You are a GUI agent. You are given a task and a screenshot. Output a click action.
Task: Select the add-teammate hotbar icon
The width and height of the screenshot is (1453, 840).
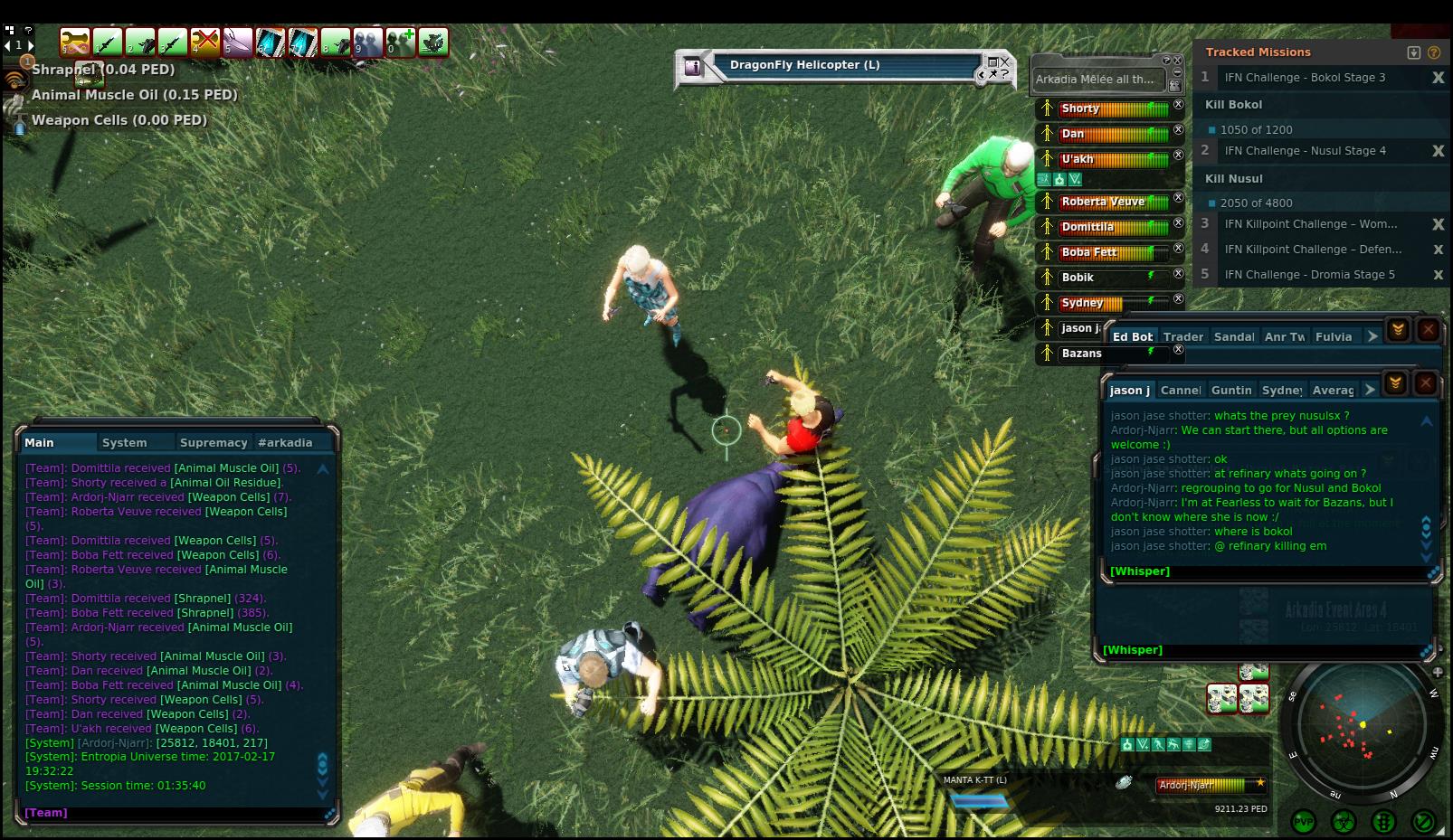[x=401, y=42]
